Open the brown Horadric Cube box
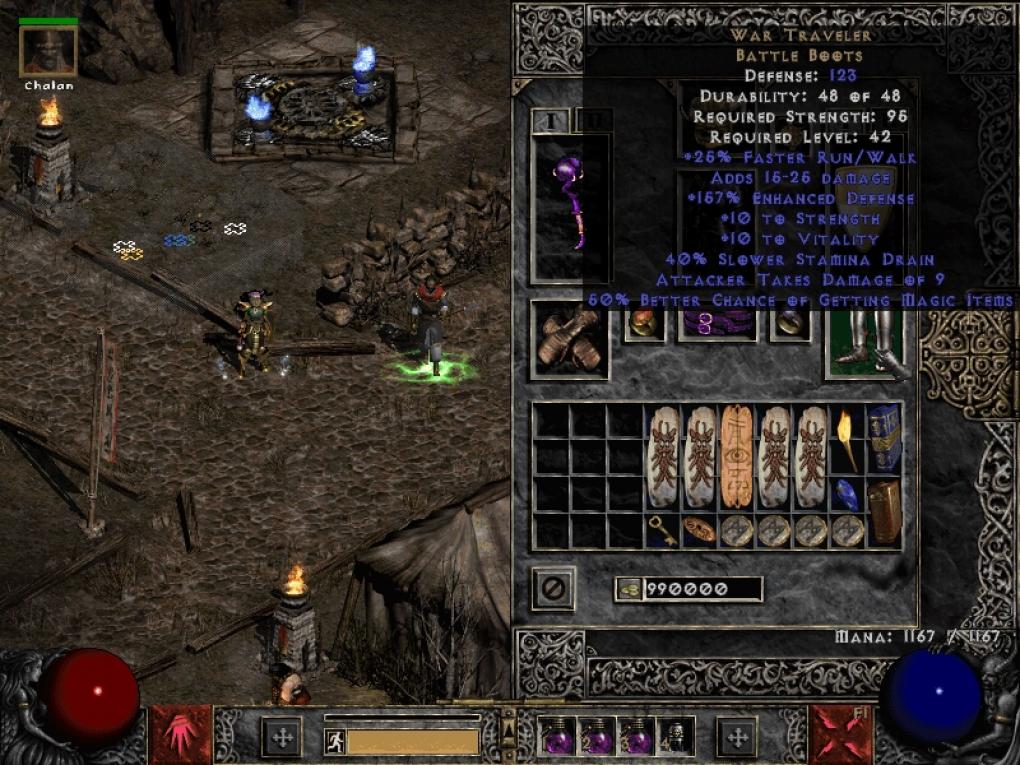Image resolution: width=1020 pixels, height=765 pixels. coord(883,511)
